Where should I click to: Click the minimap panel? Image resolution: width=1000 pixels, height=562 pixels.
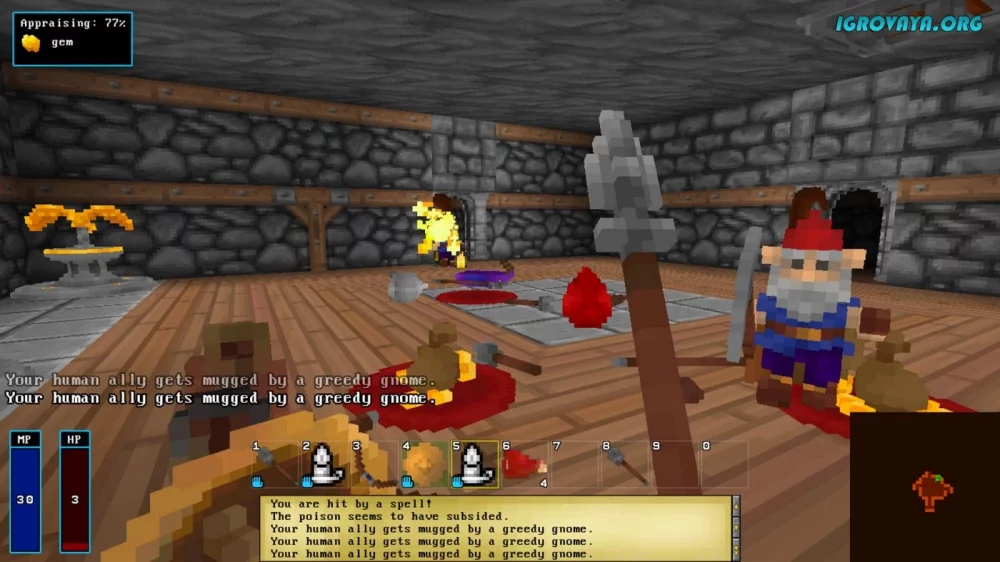[x=925, y=487]
